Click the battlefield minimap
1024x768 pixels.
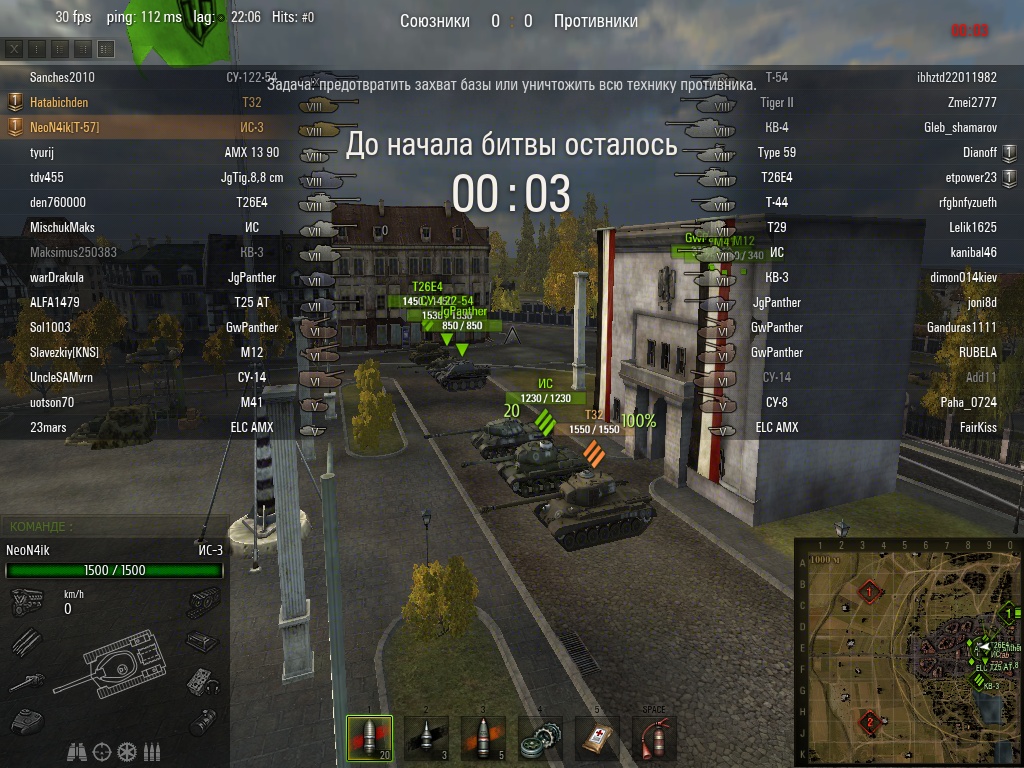(x=908, y=652)
